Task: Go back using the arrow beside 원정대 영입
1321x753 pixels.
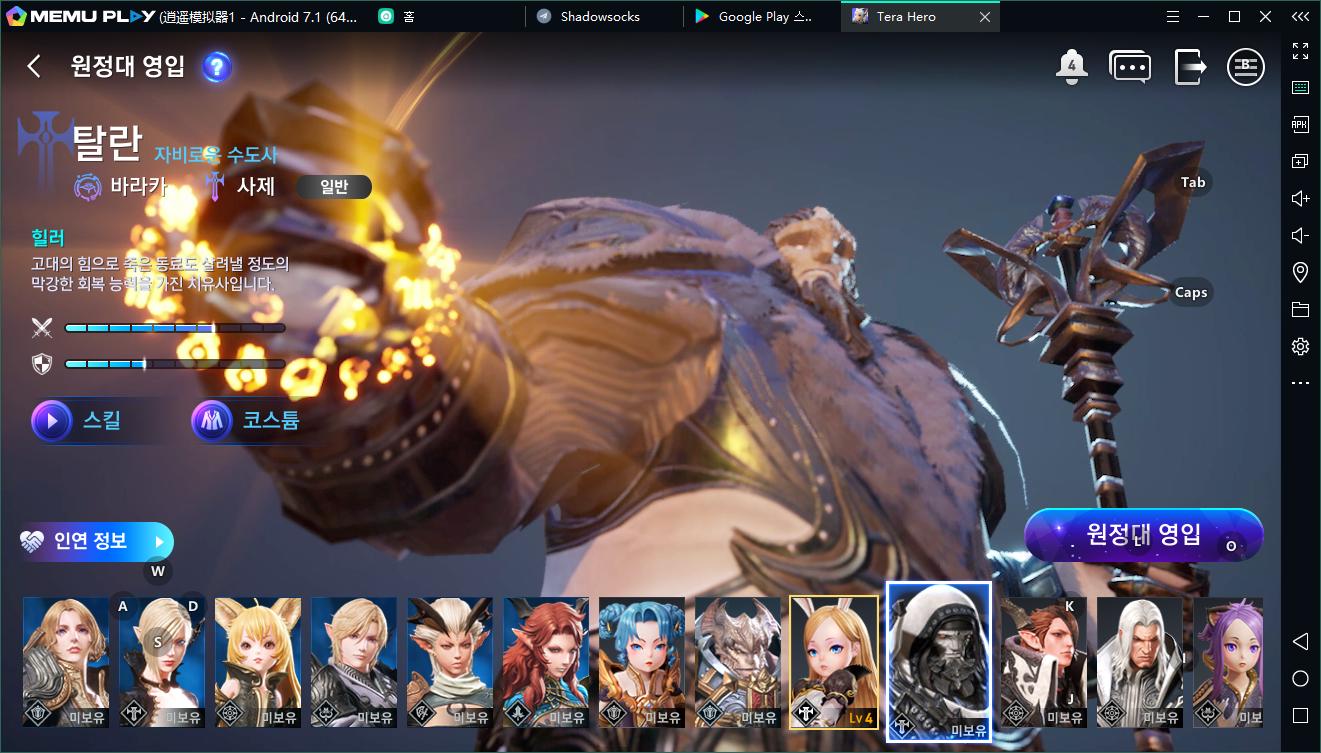Action: click(x=34, y=66)
